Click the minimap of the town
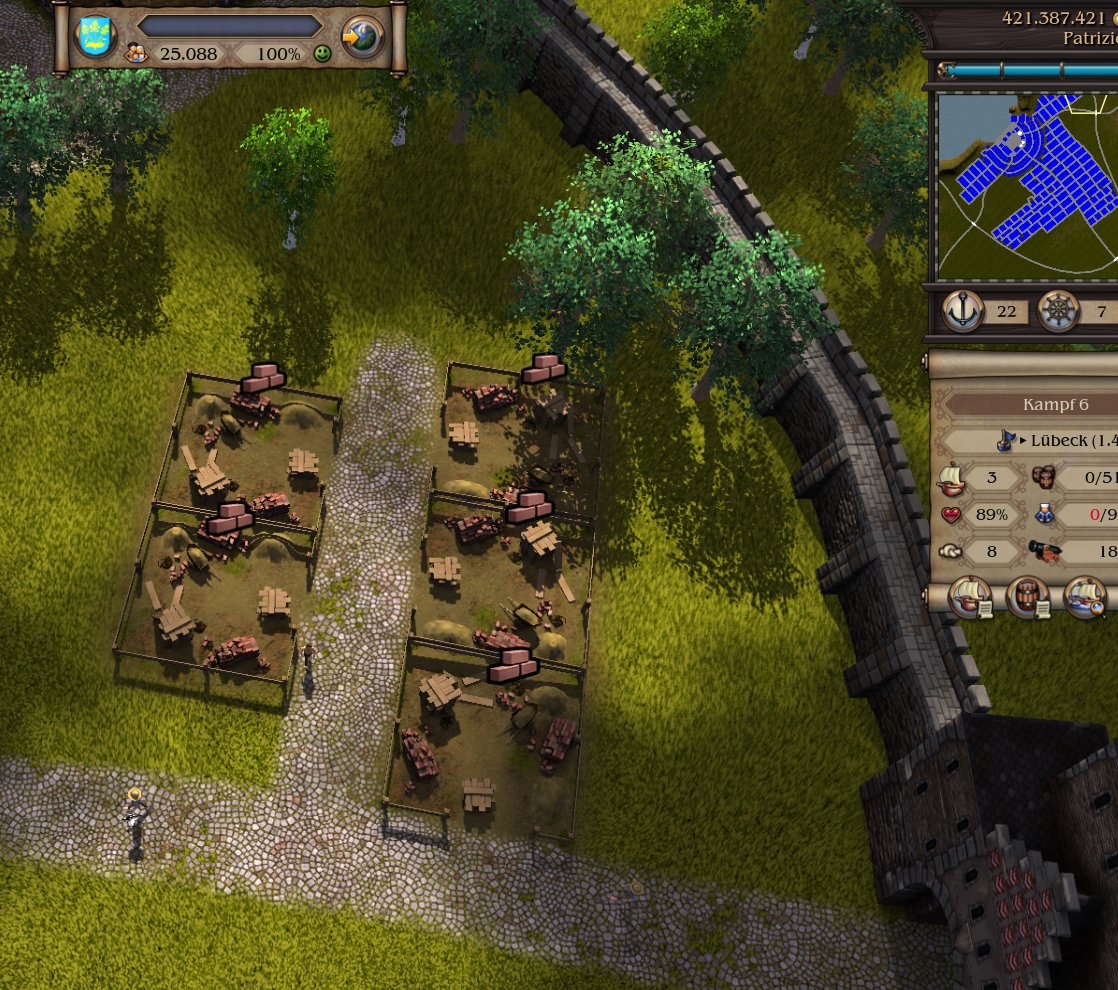The width and height of the screenshot is (1118, 990). tap(1027, 187)
